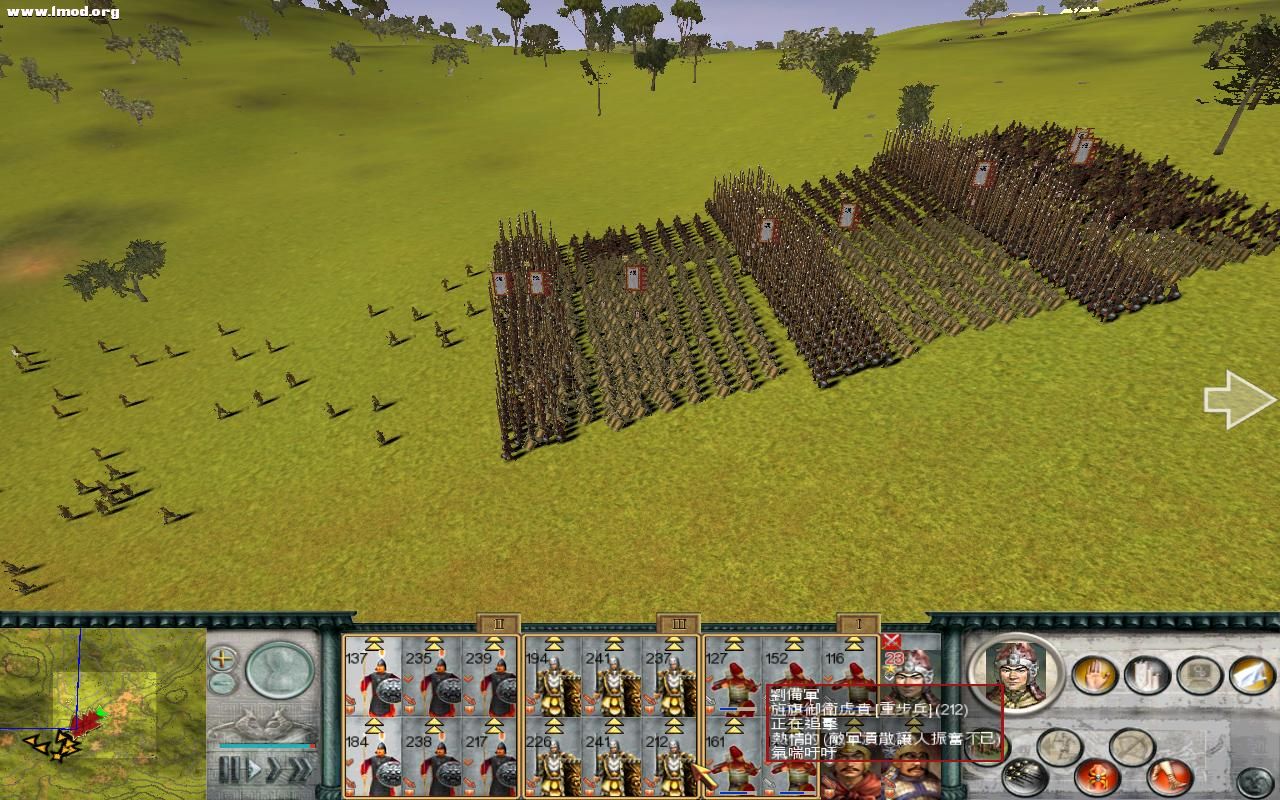The image size is (1280, 800).
Task: Click the arrow-volley pellets icon
Action: click(x=1024, y=777)
